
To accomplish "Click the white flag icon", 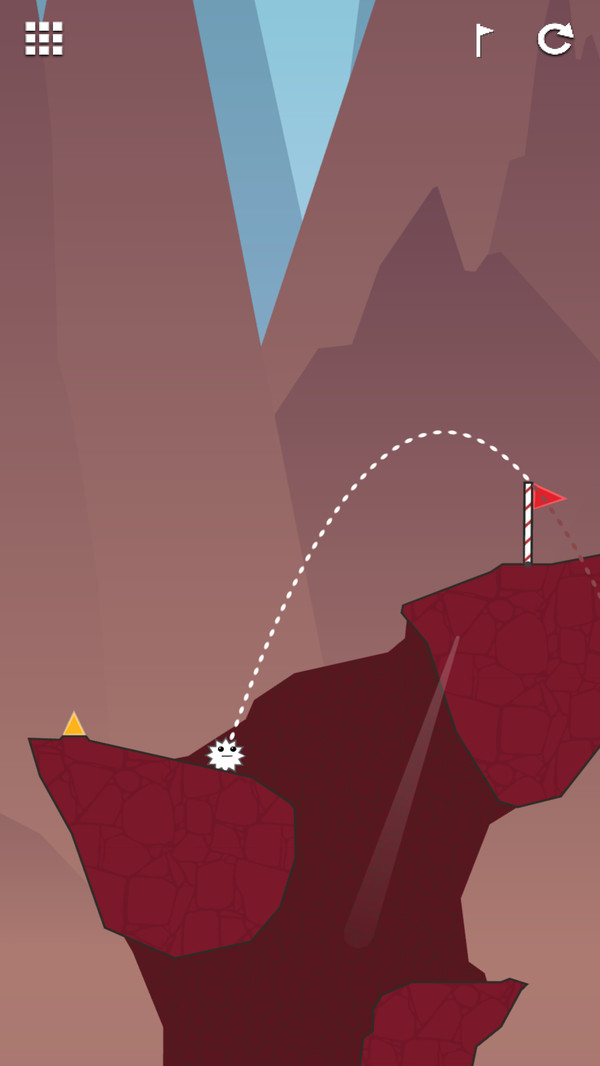I will click(484, 40).
